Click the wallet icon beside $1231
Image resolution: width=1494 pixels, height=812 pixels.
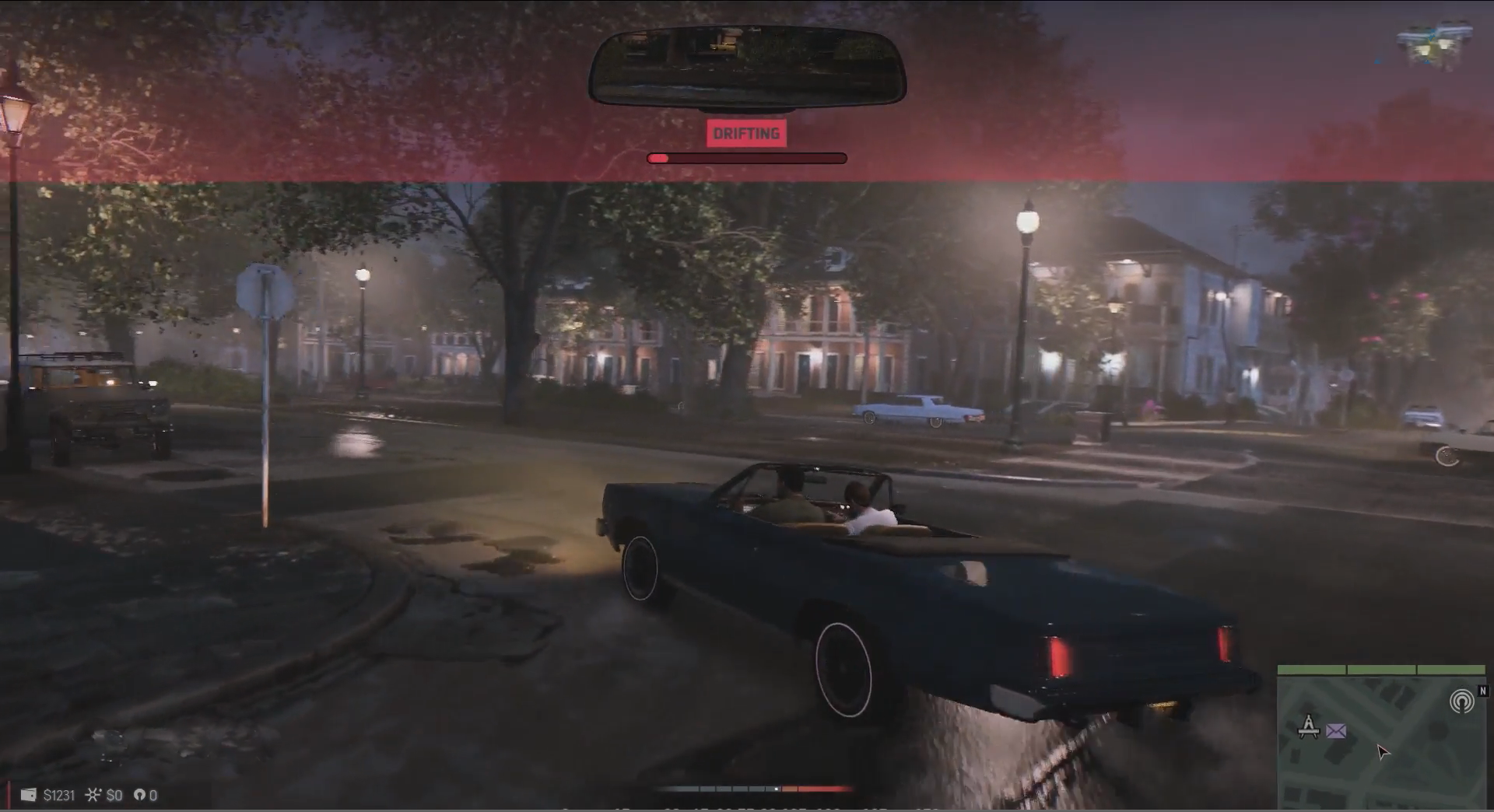28,795
